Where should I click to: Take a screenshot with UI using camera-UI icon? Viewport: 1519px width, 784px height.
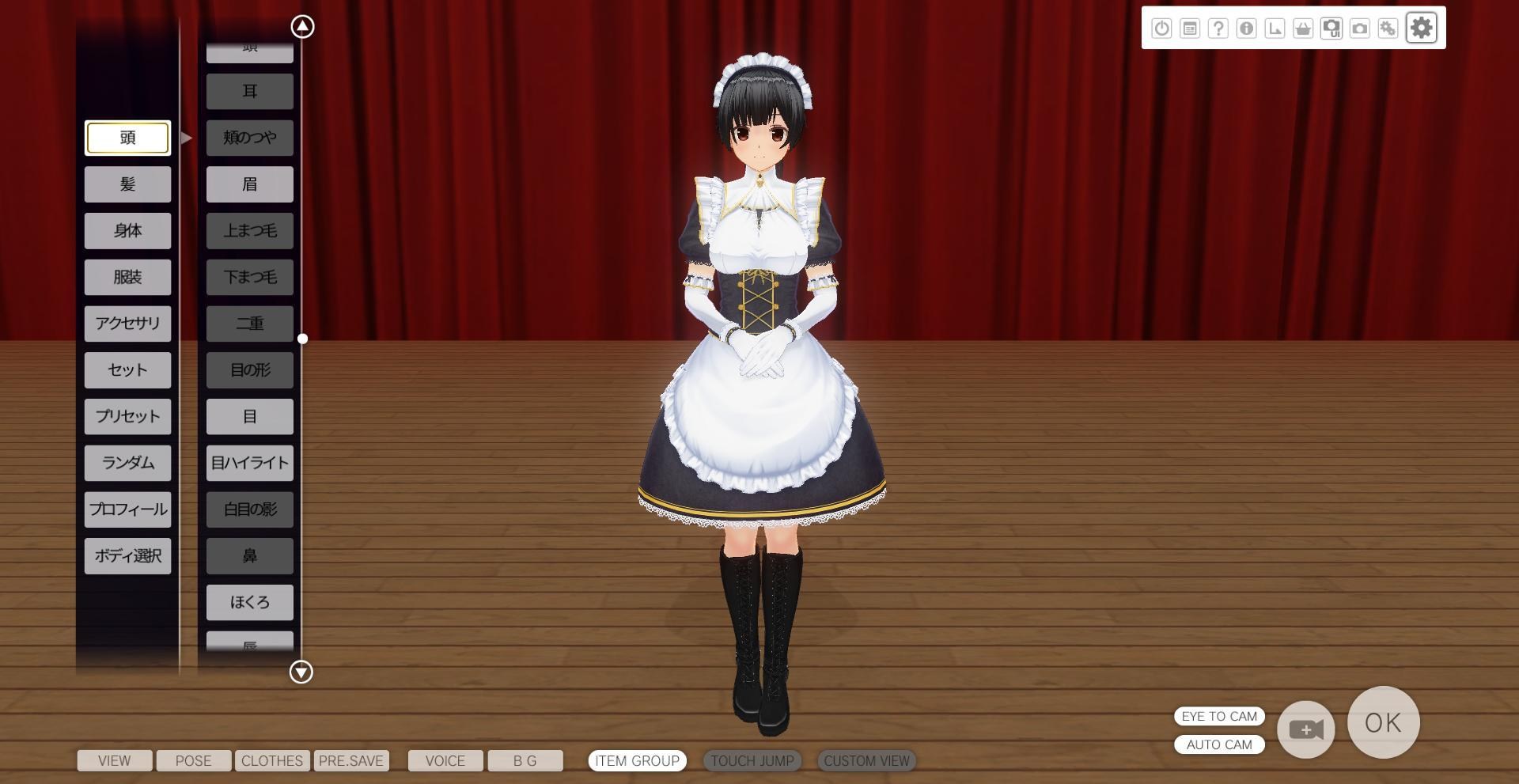tap(1333, 28)
